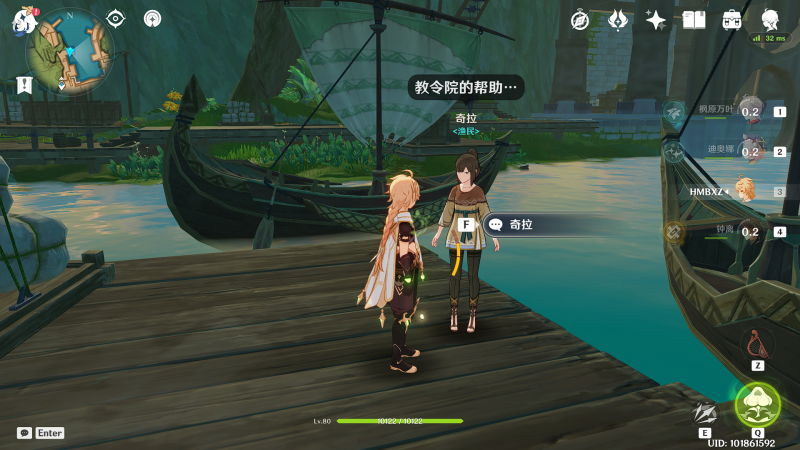Open the four-pointed star wish icon
This screenshot has height=450, width=800.
(656, 19)
